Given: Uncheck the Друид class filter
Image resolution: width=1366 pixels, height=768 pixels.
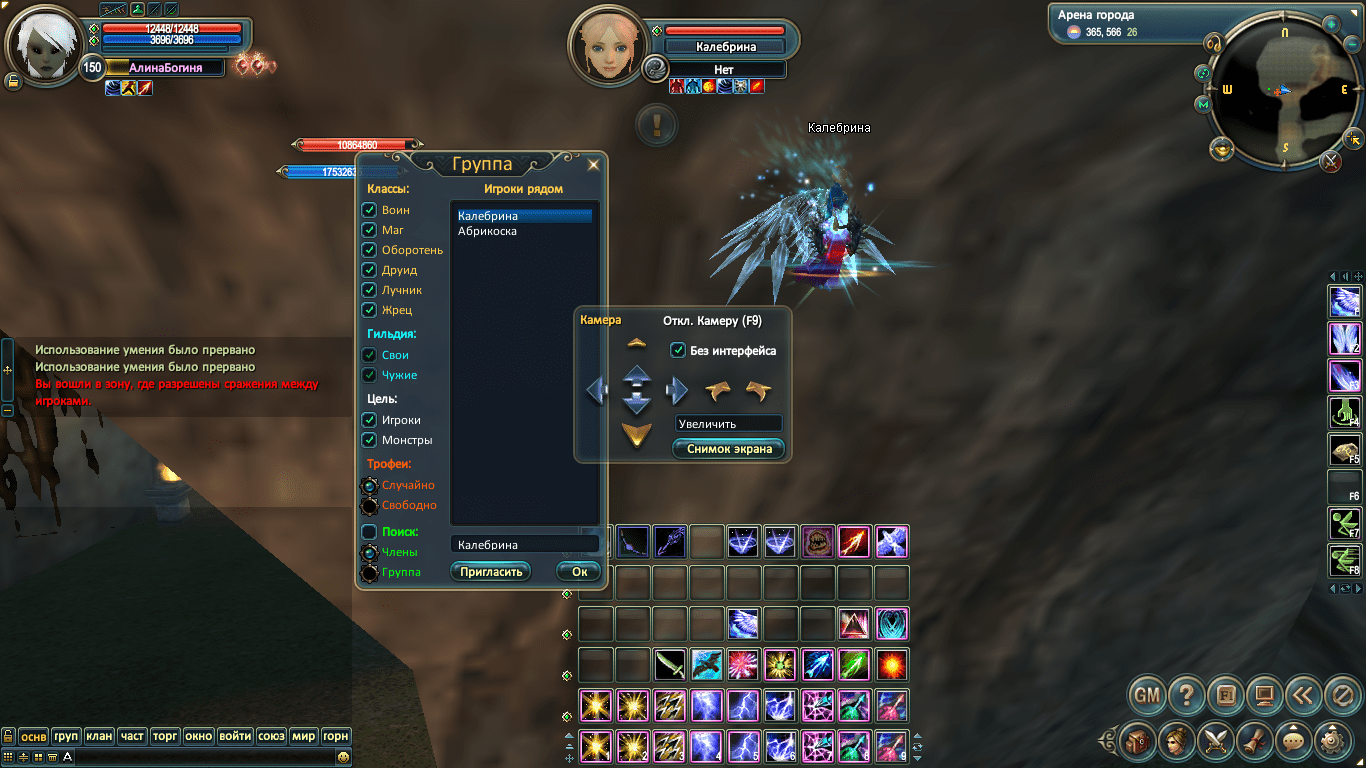Looking at the screenshot, I should [369, 270].
